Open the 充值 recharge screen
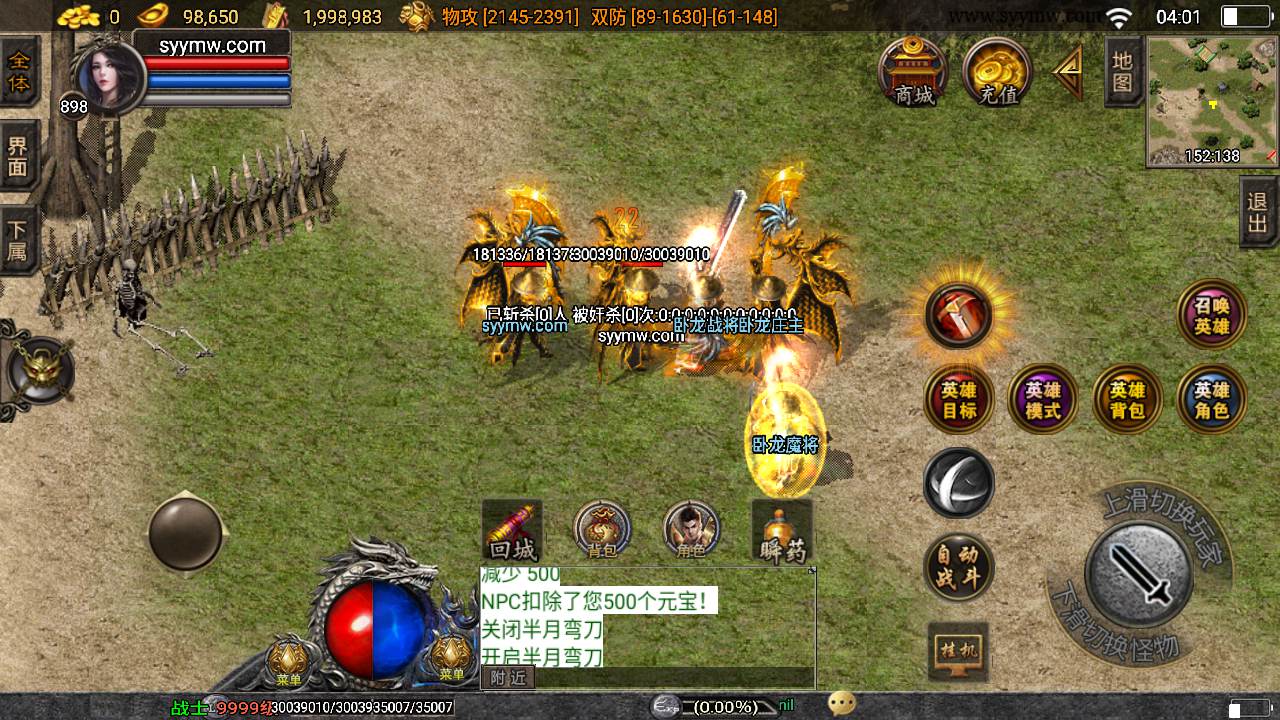This screenshot has height=720, width=1280. (x=997, y=72)
